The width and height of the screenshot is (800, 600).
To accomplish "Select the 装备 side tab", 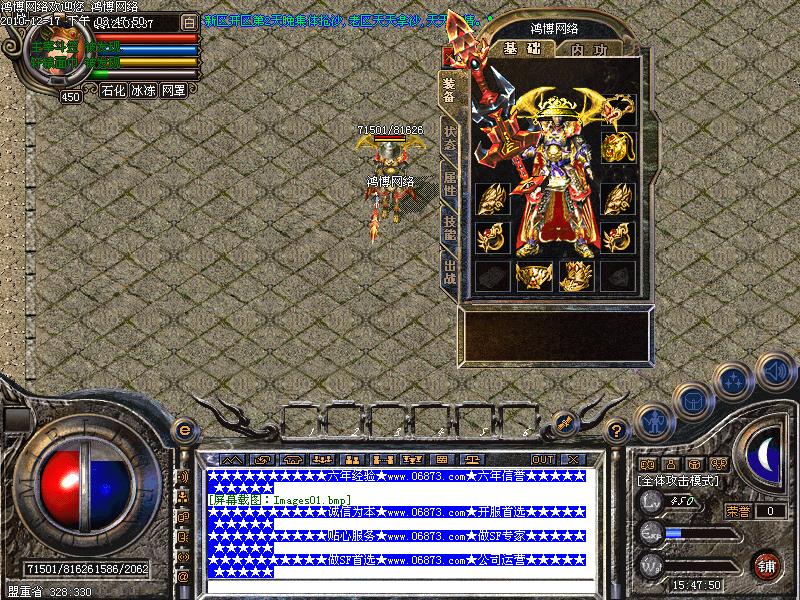I will tap(449, 92).
